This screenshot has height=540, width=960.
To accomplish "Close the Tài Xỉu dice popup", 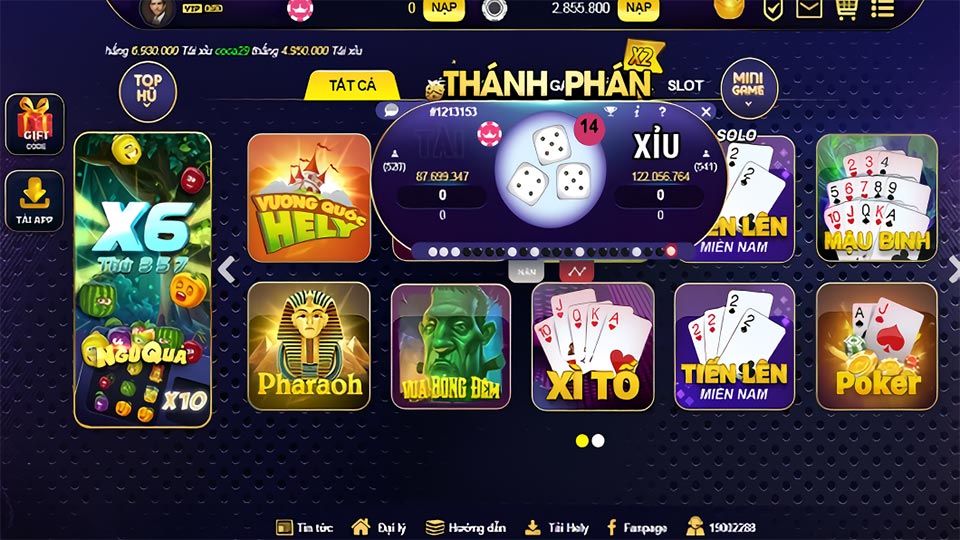I will (x=707, y=112).
